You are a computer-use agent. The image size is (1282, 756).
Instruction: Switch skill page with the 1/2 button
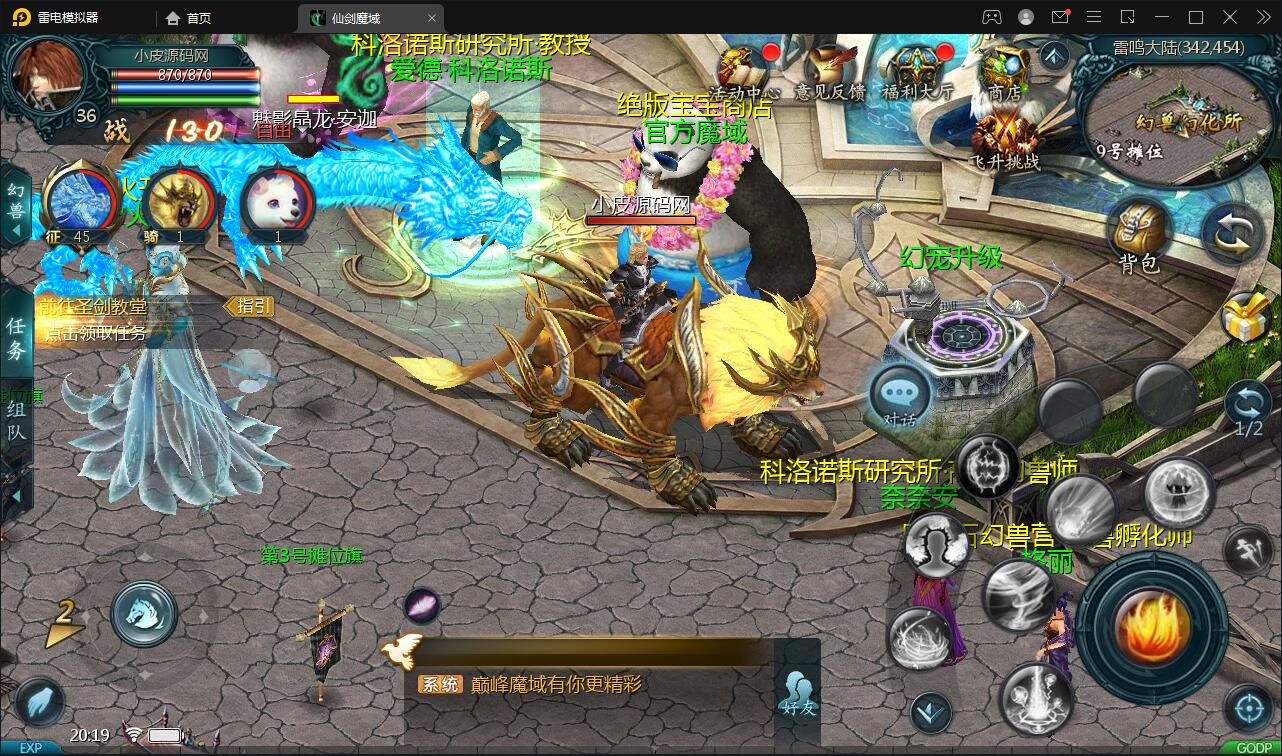(x=1248, y=411)
